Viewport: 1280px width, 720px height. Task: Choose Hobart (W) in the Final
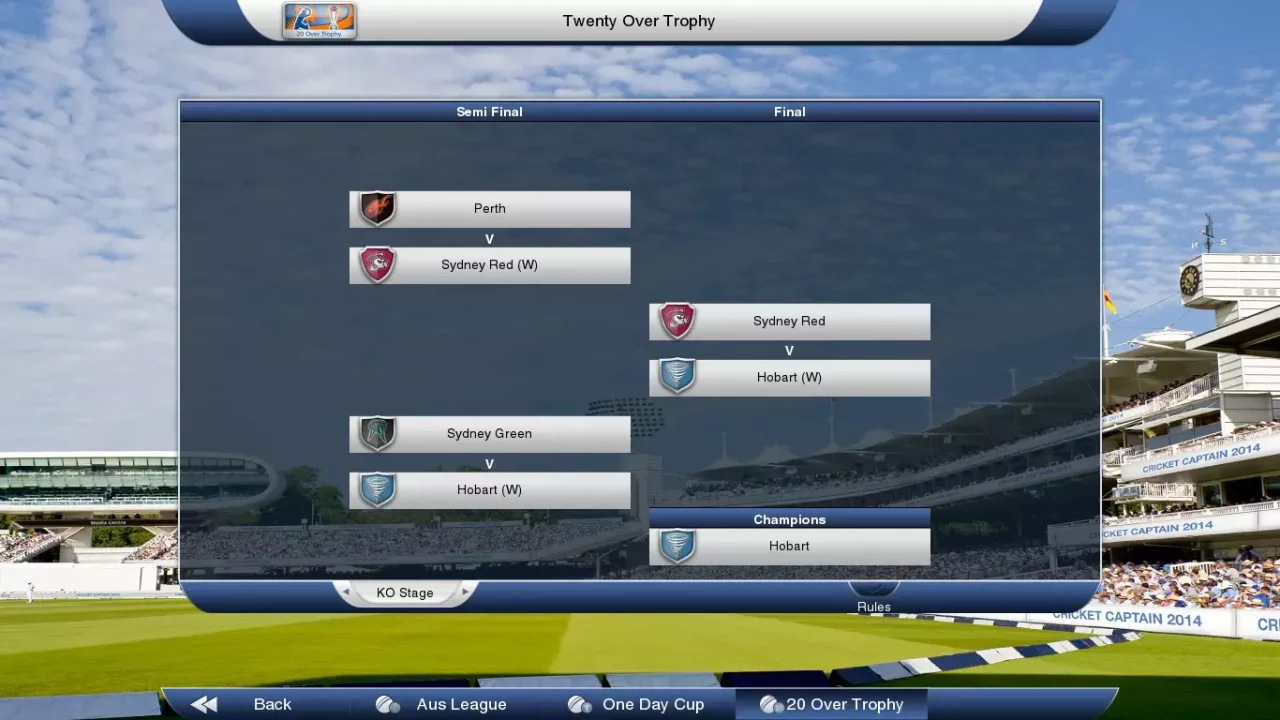tap(790, 377)
